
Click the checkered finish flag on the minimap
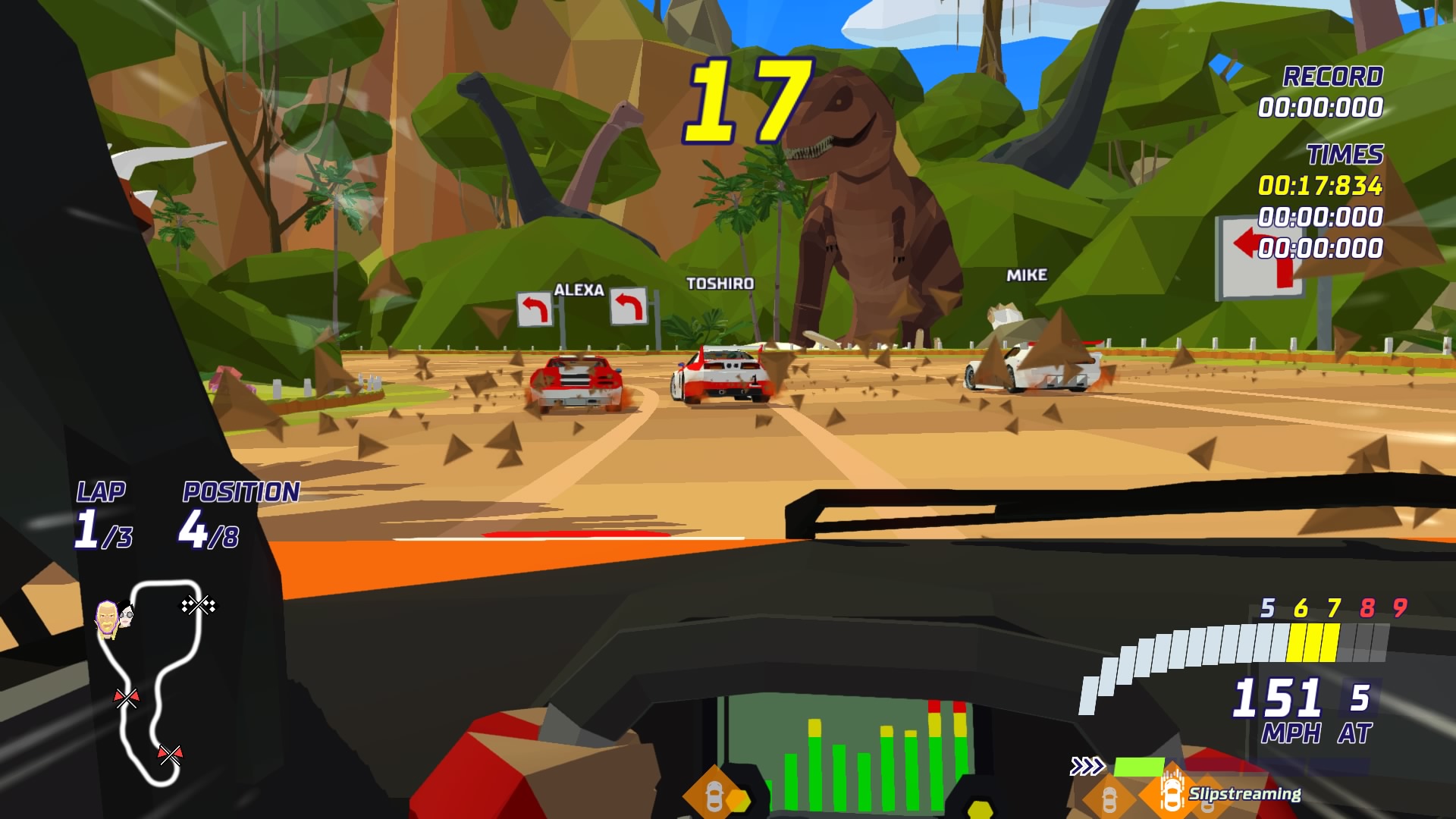coord(199,606)
